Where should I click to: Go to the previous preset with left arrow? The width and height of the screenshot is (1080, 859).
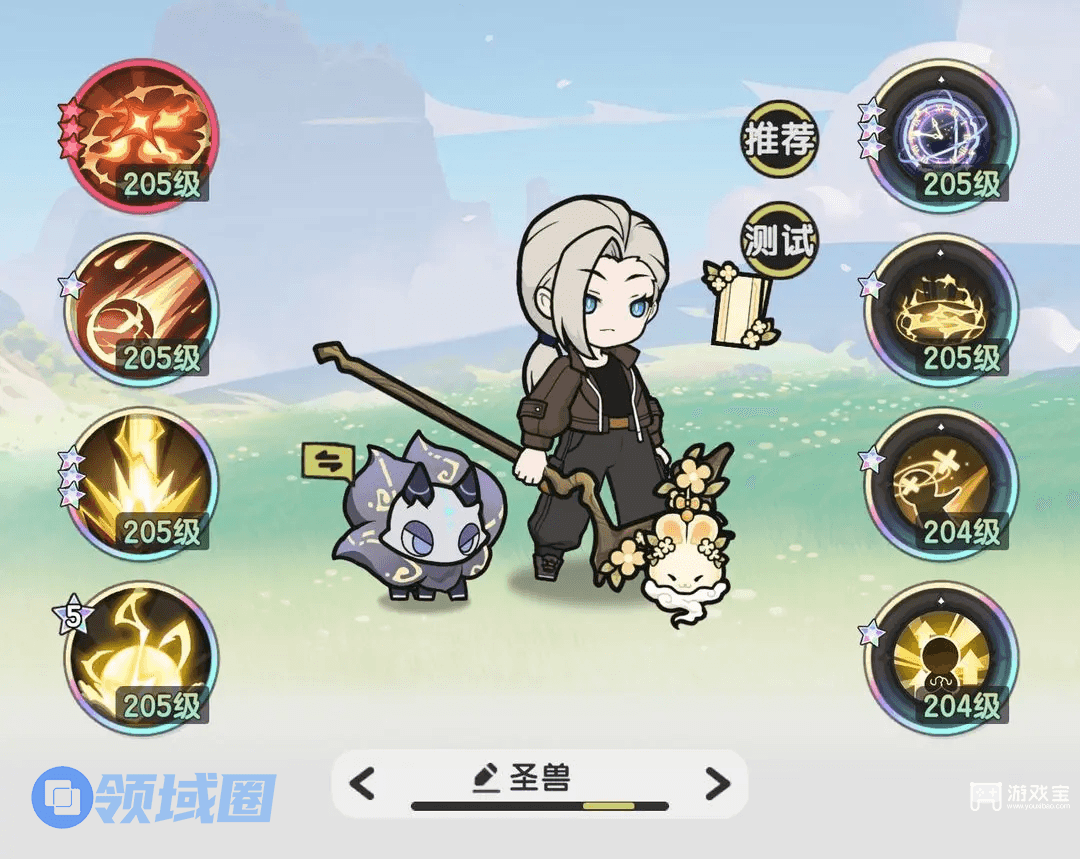(x=363, y=784)
